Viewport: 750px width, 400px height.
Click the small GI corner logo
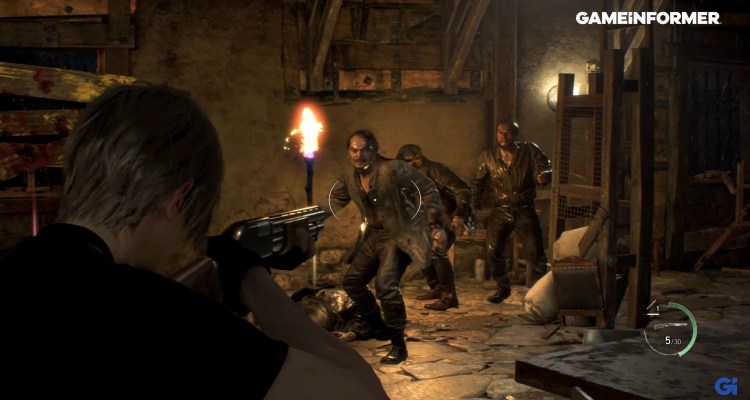pyautogui.click(x=726, y=385)
